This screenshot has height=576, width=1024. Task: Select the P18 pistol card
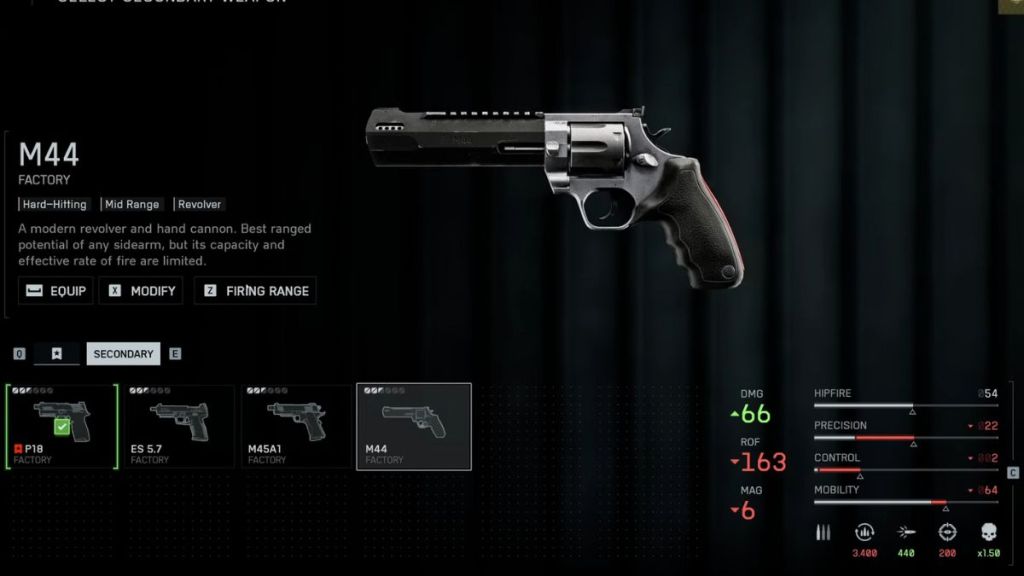point(61,426)
